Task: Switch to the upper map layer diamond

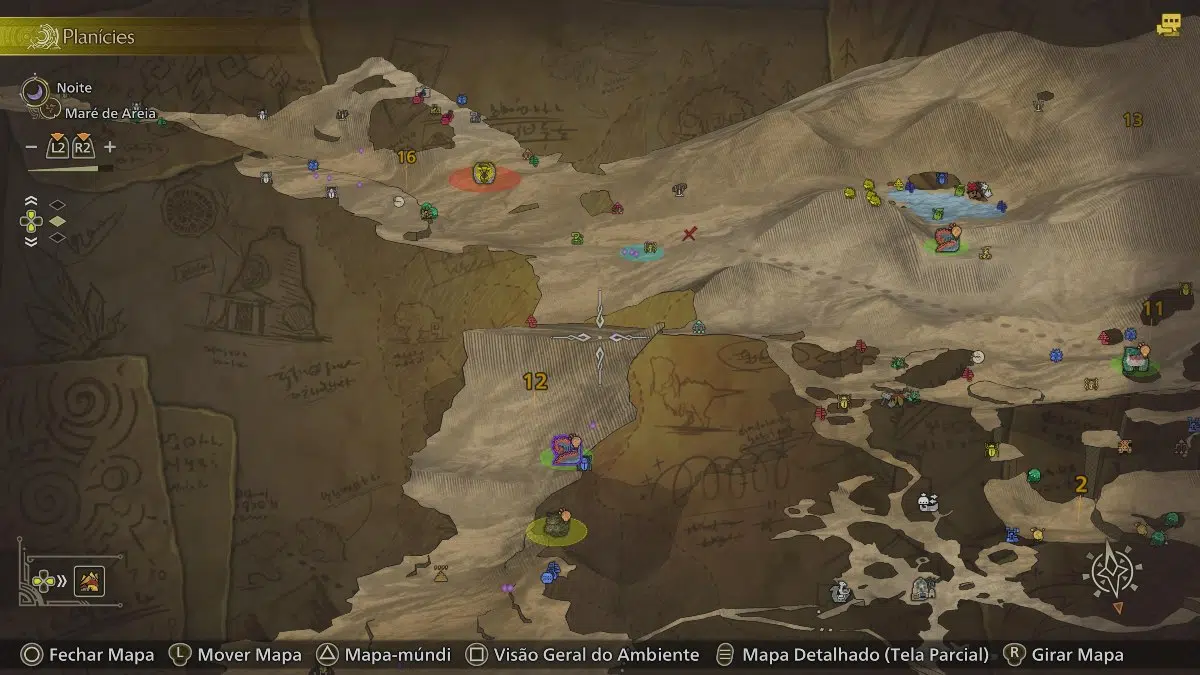Action: [58, 204]
